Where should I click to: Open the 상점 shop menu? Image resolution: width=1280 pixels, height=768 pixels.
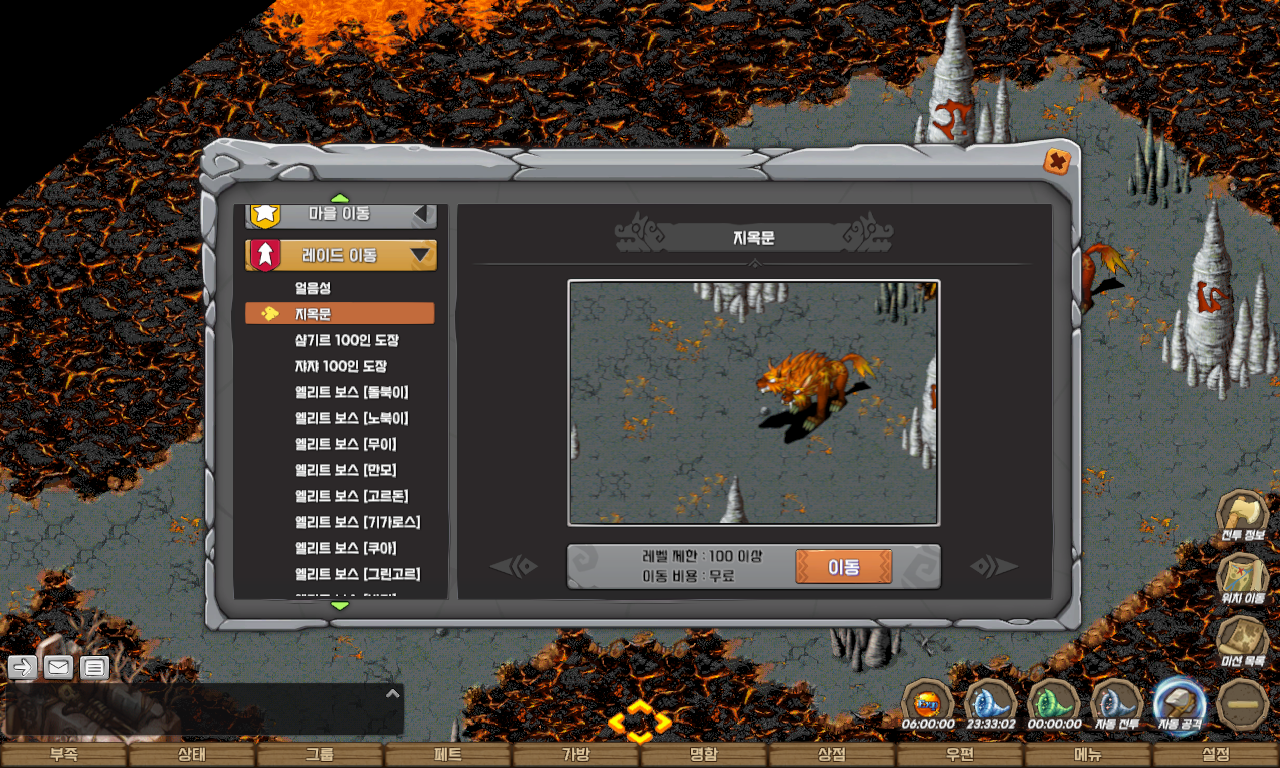(832, 755)
